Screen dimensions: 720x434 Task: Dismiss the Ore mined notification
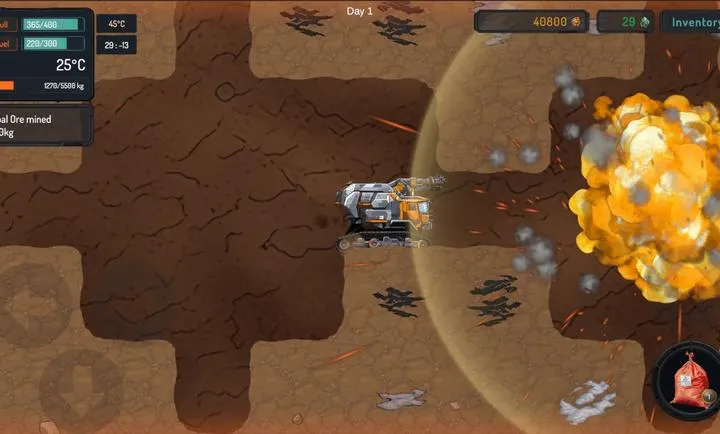(45, 125)
